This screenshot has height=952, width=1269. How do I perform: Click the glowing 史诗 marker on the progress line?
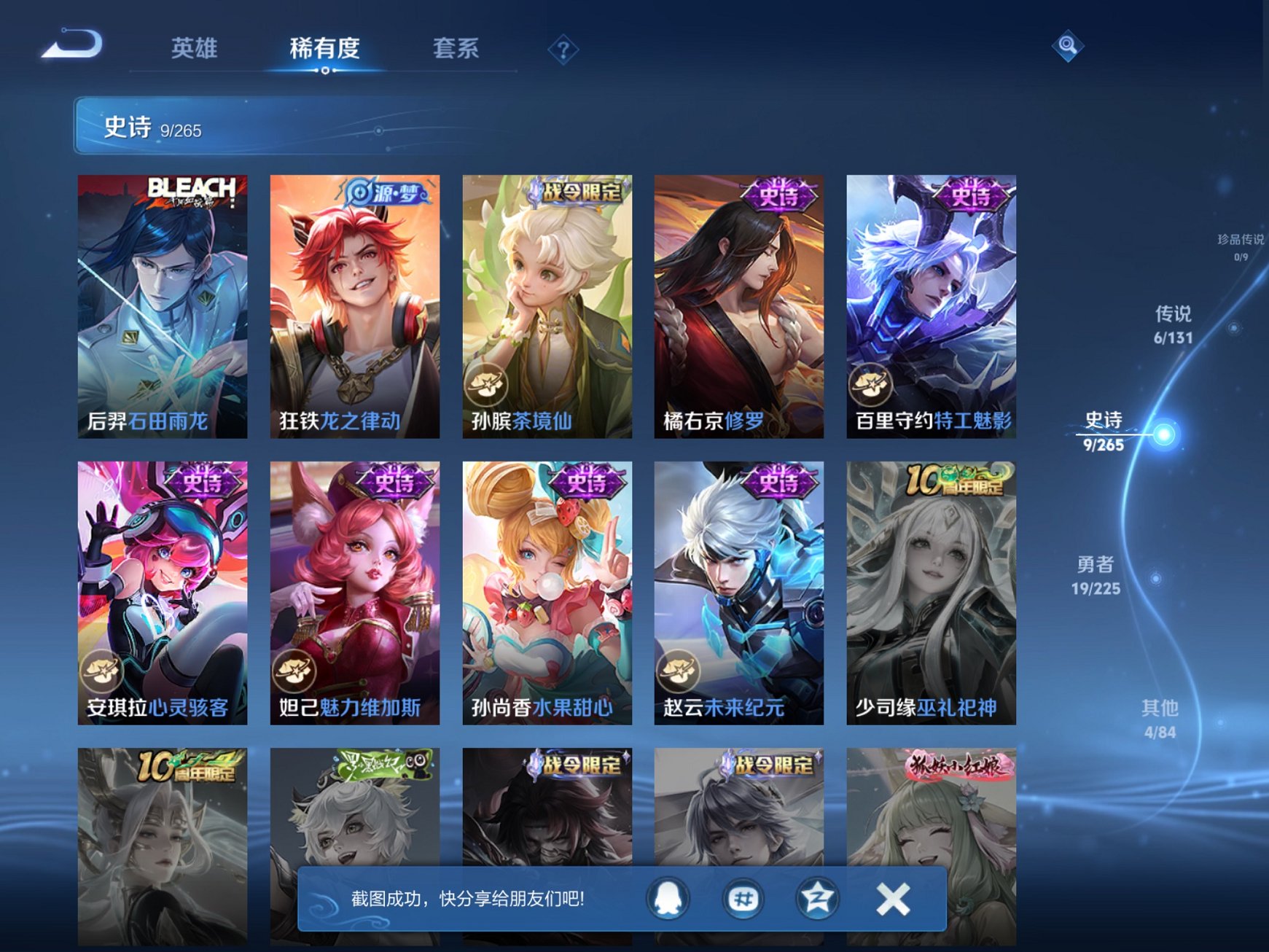click(1166, 434)
